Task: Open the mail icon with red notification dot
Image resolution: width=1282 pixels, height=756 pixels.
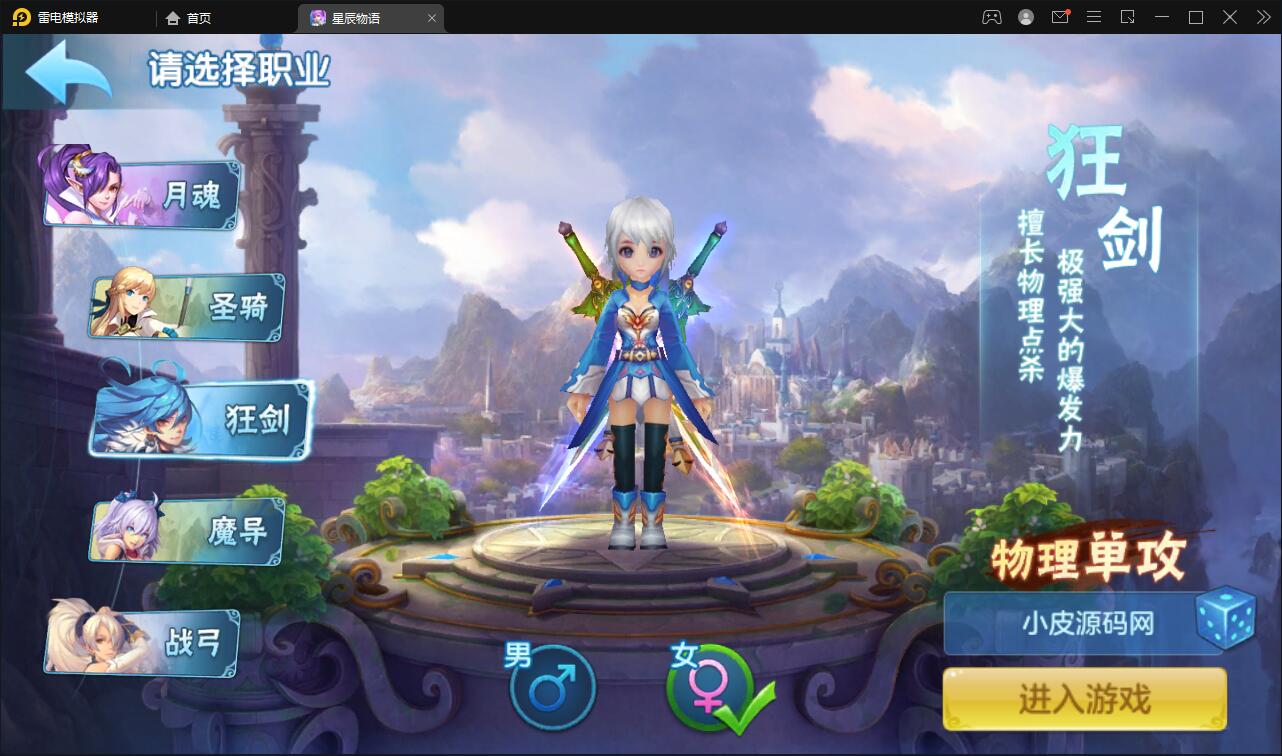Action: [1059, 17]
